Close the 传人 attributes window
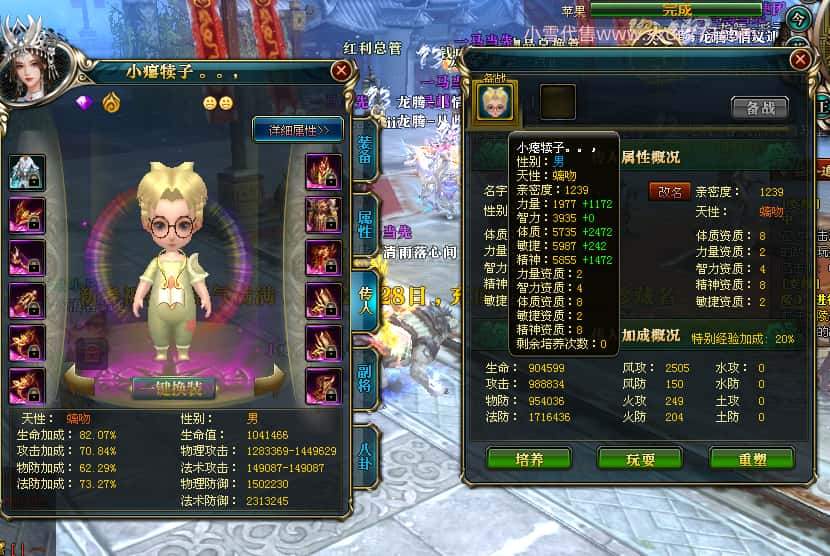The image size is (830, 556). pos(800,61)
